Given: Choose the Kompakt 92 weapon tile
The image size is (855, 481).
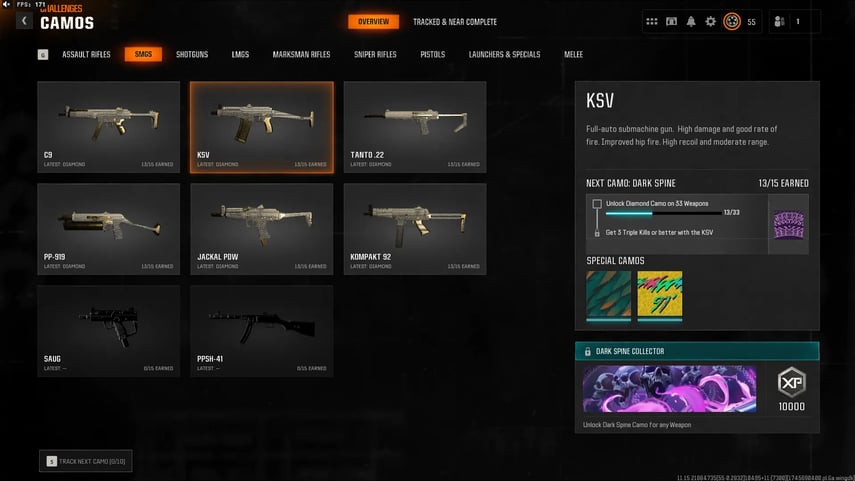Looking at the screenshot, I should click(x=415, y=228).
